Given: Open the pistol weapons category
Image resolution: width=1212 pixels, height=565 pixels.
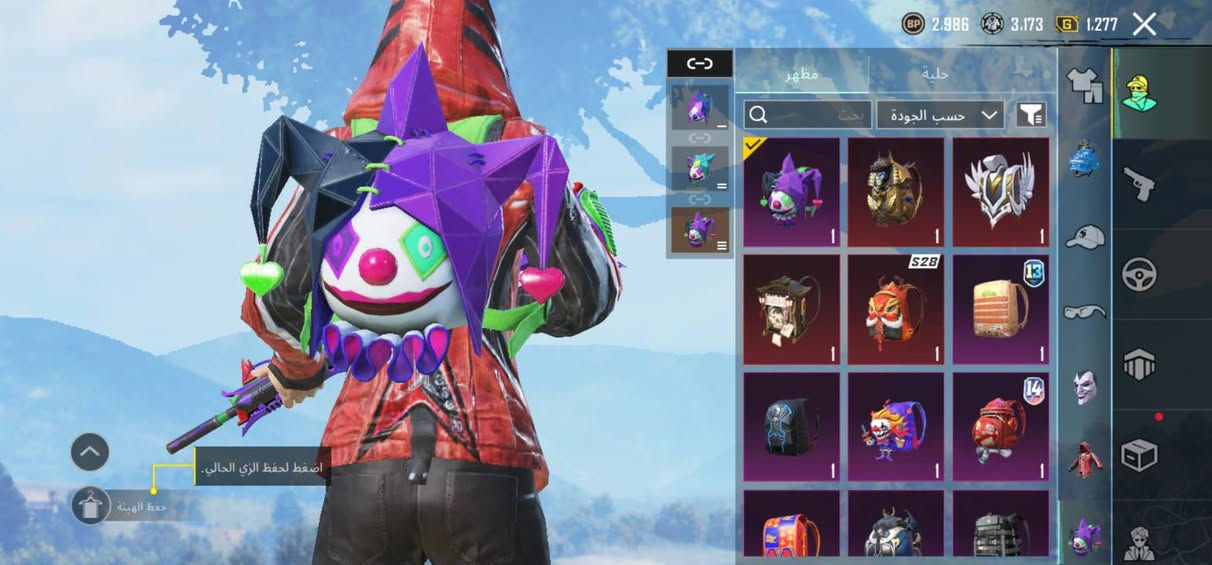Looking at the screenshot, I should pyautogui.click(x=1139, y=183).
